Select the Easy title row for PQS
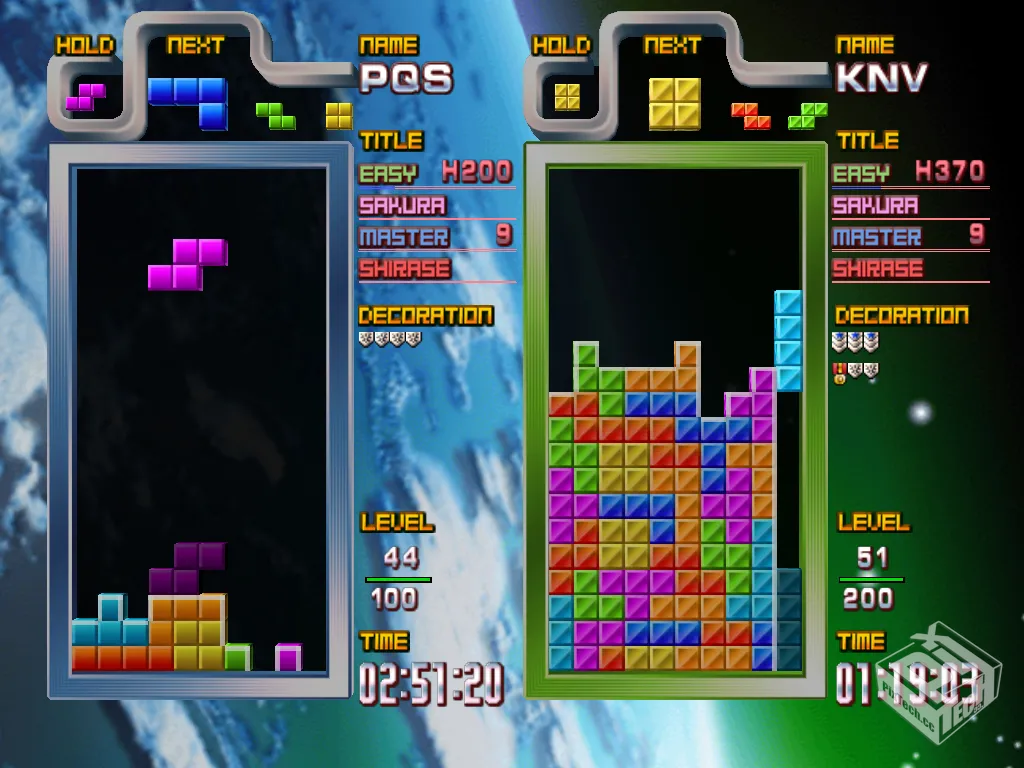Image resolution: width=1024 pixels, height=768 pixels. pos(437,173)
